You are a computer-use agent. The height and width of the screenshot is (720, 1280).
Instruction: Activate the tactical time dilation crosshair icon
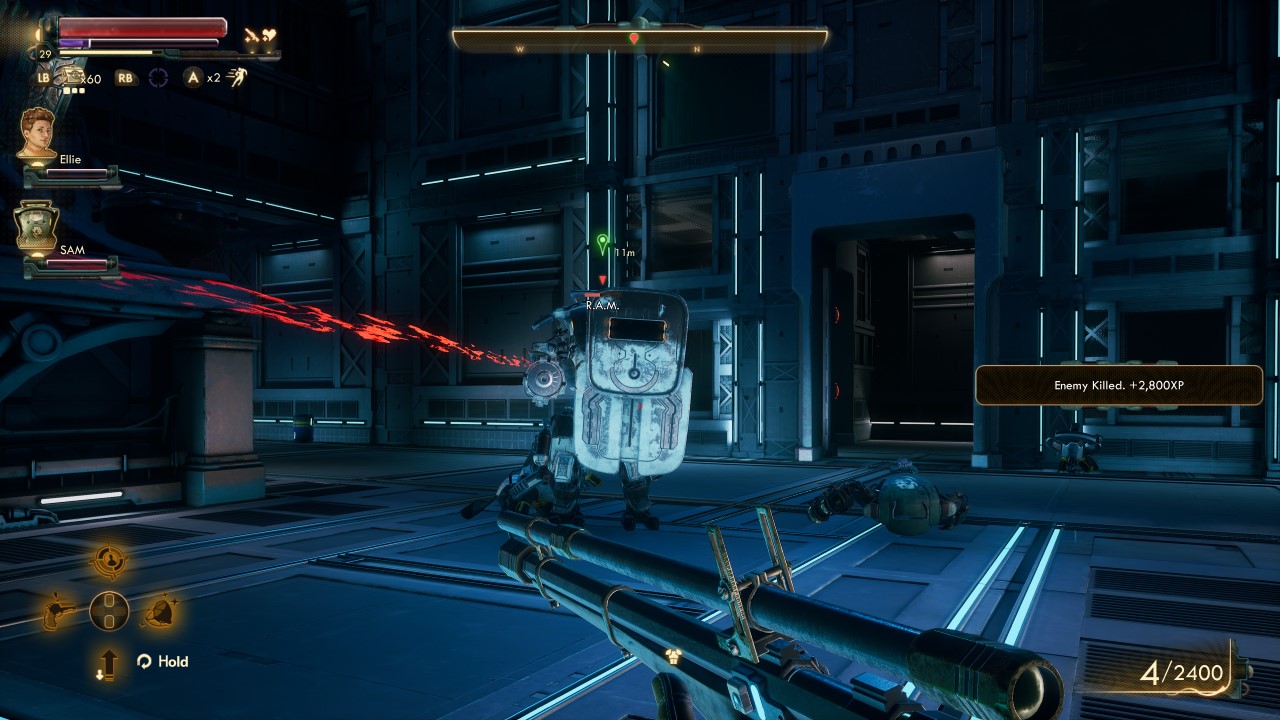coord(159,77)
